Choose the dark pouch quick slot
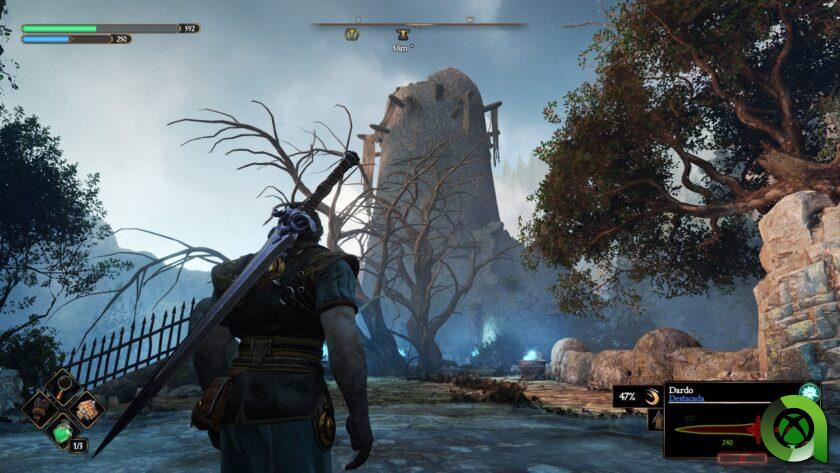Viewport: 840px width, 473px height. pyautogui.click(x=39, y=408)
